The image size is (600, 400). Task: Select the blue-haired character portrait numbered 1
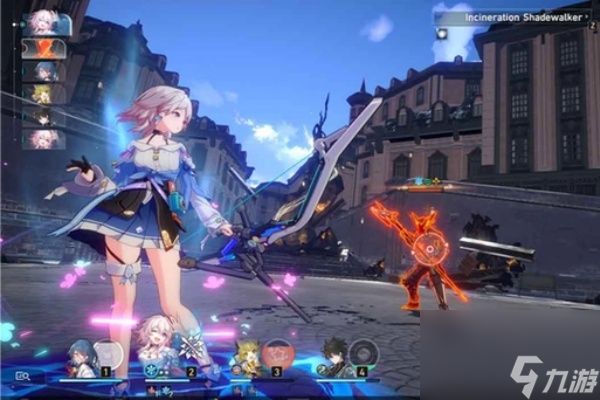tap(82, 357)
